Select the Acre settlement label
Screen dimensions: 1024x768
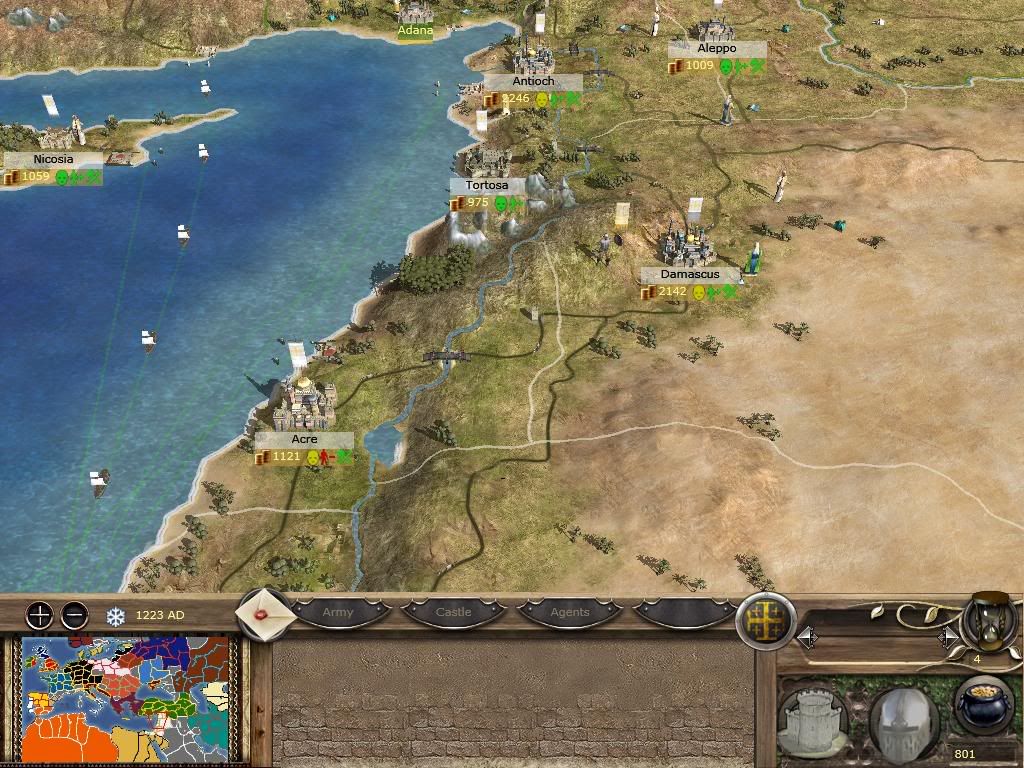[304, 440]
